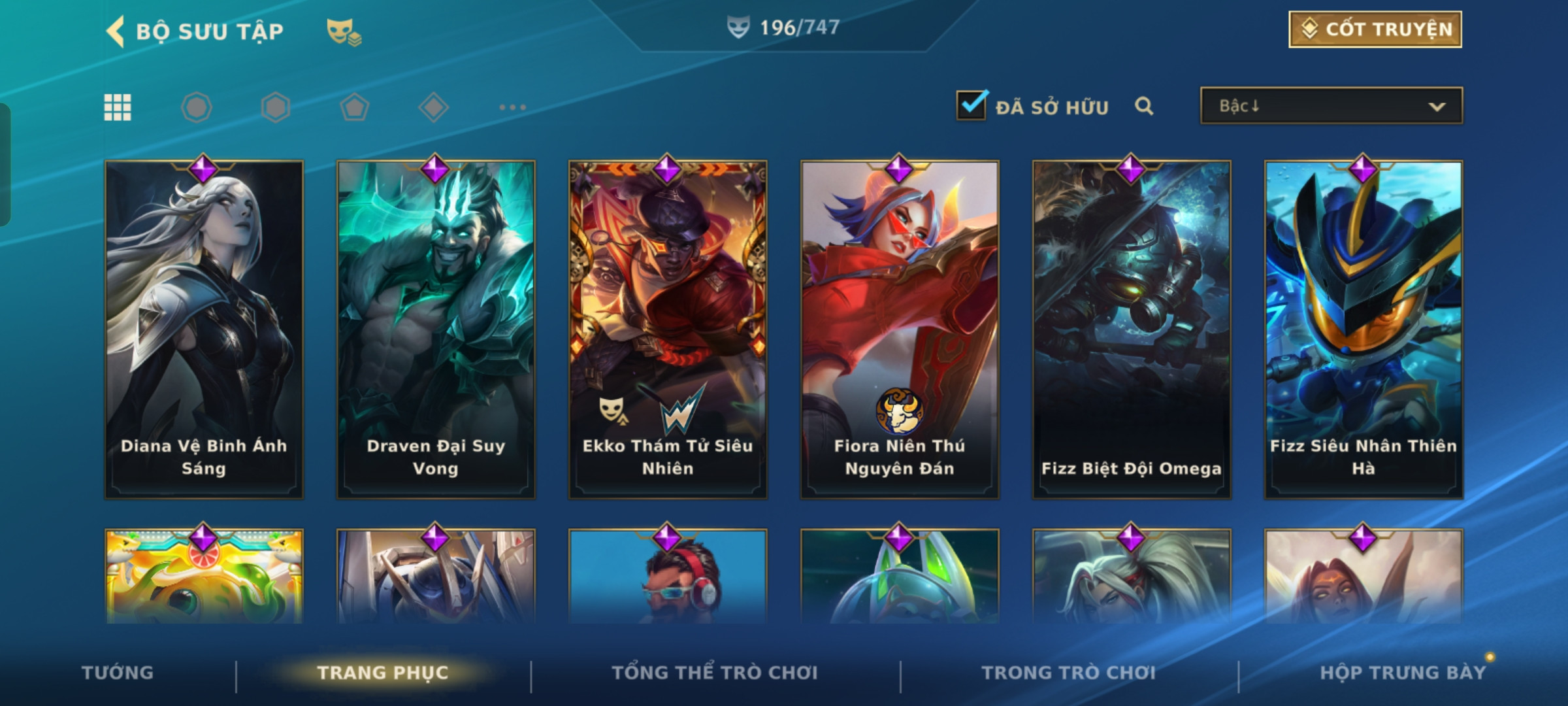Viewport: 1568px width, 706px height.
Task: Open the Cốt Truyện button
Action: 1375,29
